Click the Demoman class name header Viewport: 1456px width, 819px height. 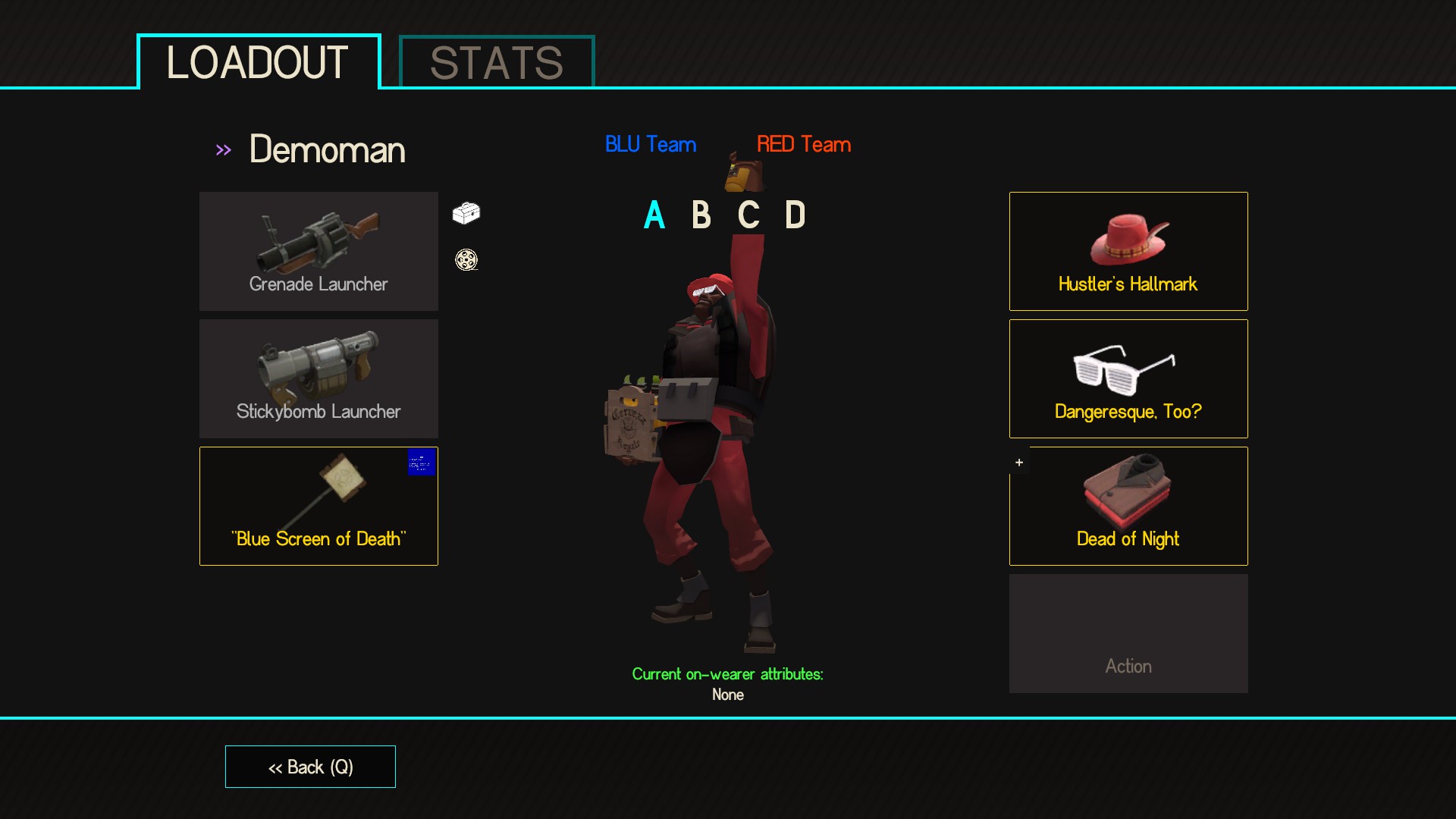(x=327, y=149)
